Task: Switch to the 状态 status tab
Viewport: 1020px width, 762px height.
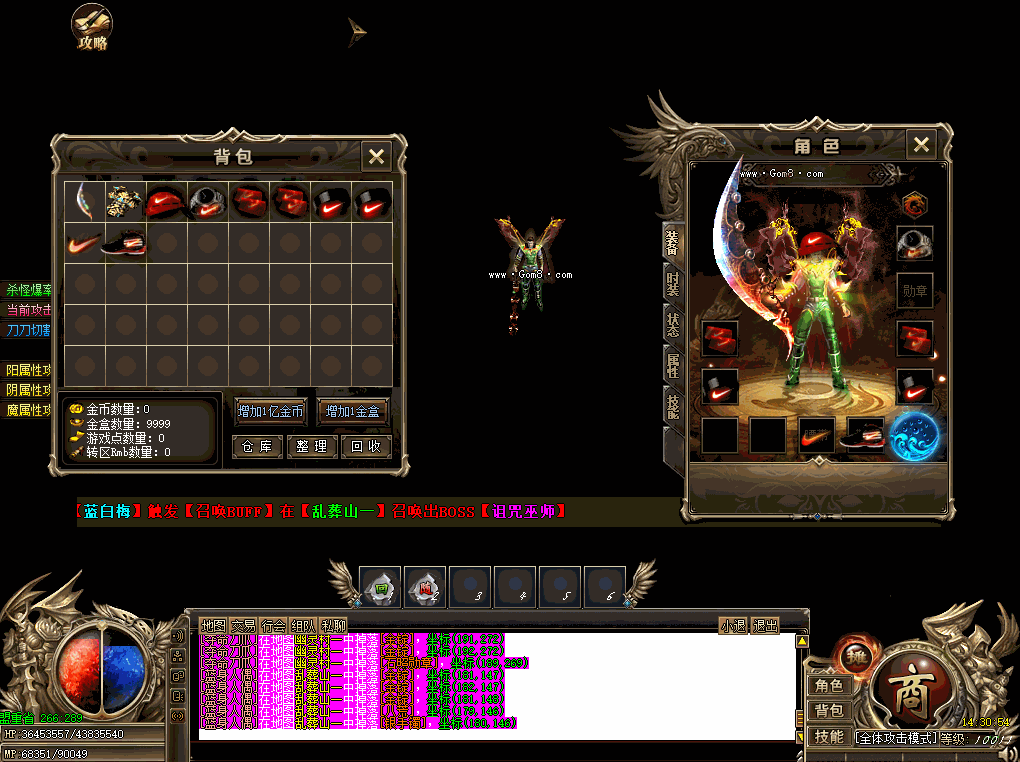Action: tap(673, 326)
